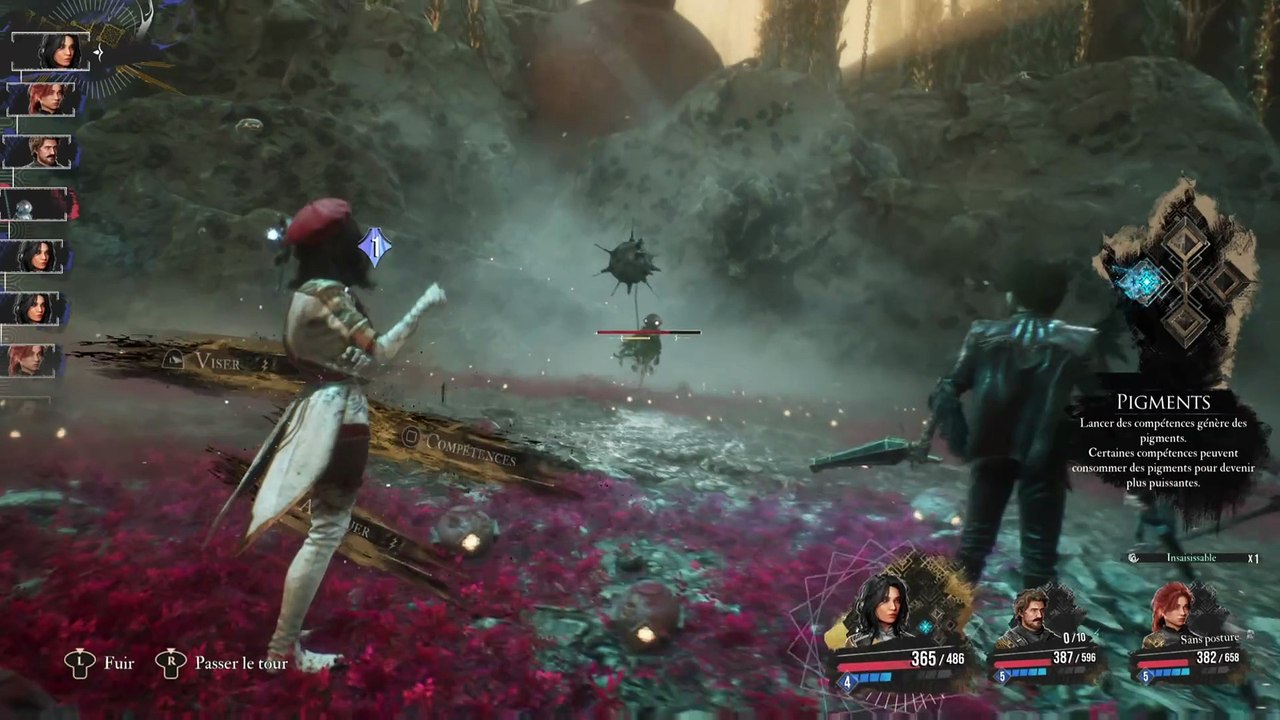Inspect the Insaisissable status effect
This screenshot has height=720, width=1280.
[1191, 558]
